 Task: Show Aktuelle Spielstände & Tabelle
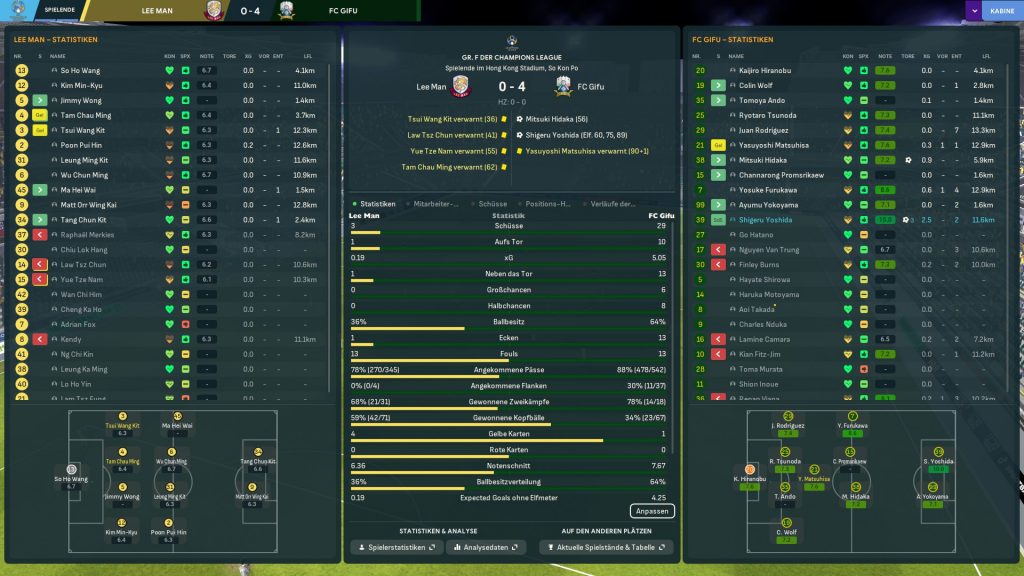click(x=606, y=548)
